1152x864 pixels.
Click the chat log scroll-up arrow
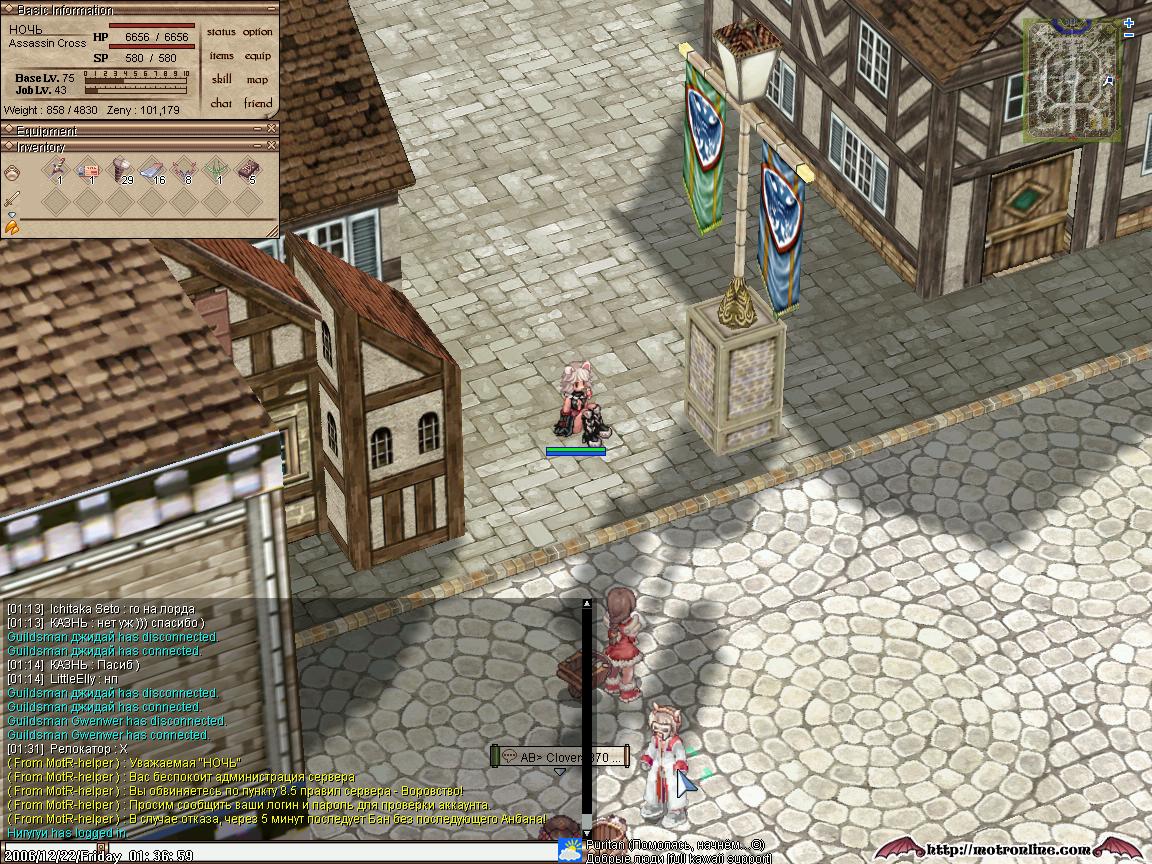(587, 604)
